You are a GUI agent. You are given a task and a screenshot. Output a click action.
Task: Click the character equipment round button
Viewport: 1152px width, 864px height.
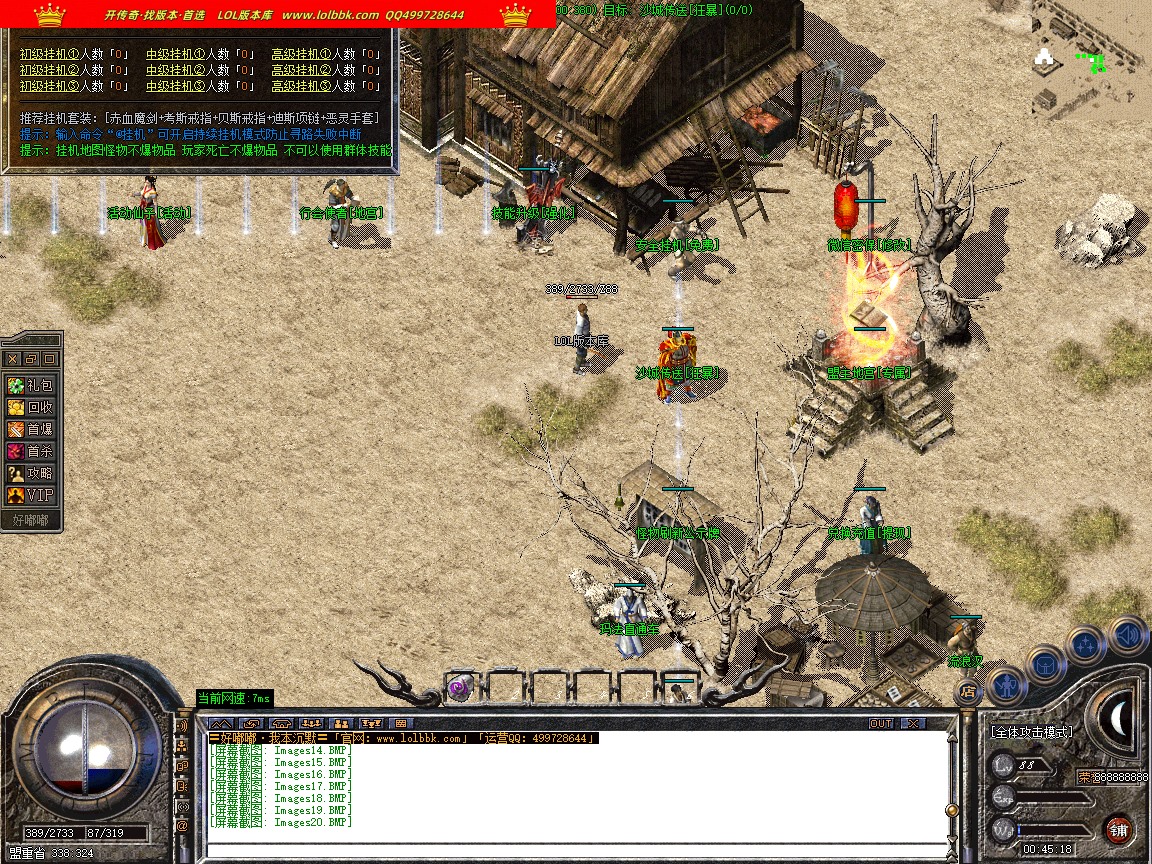1007,686
